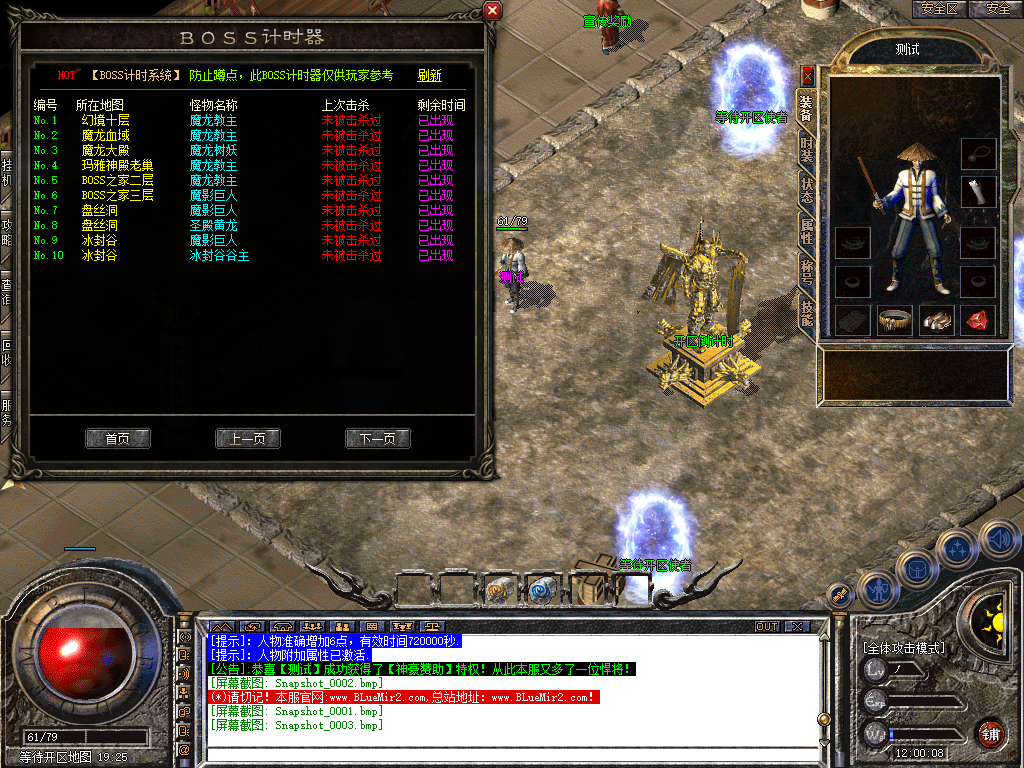Viewport: 1024px width, 768px height.
Task: Close the character equipment panel
Action: pyautogui.click(x=808, y=75)
